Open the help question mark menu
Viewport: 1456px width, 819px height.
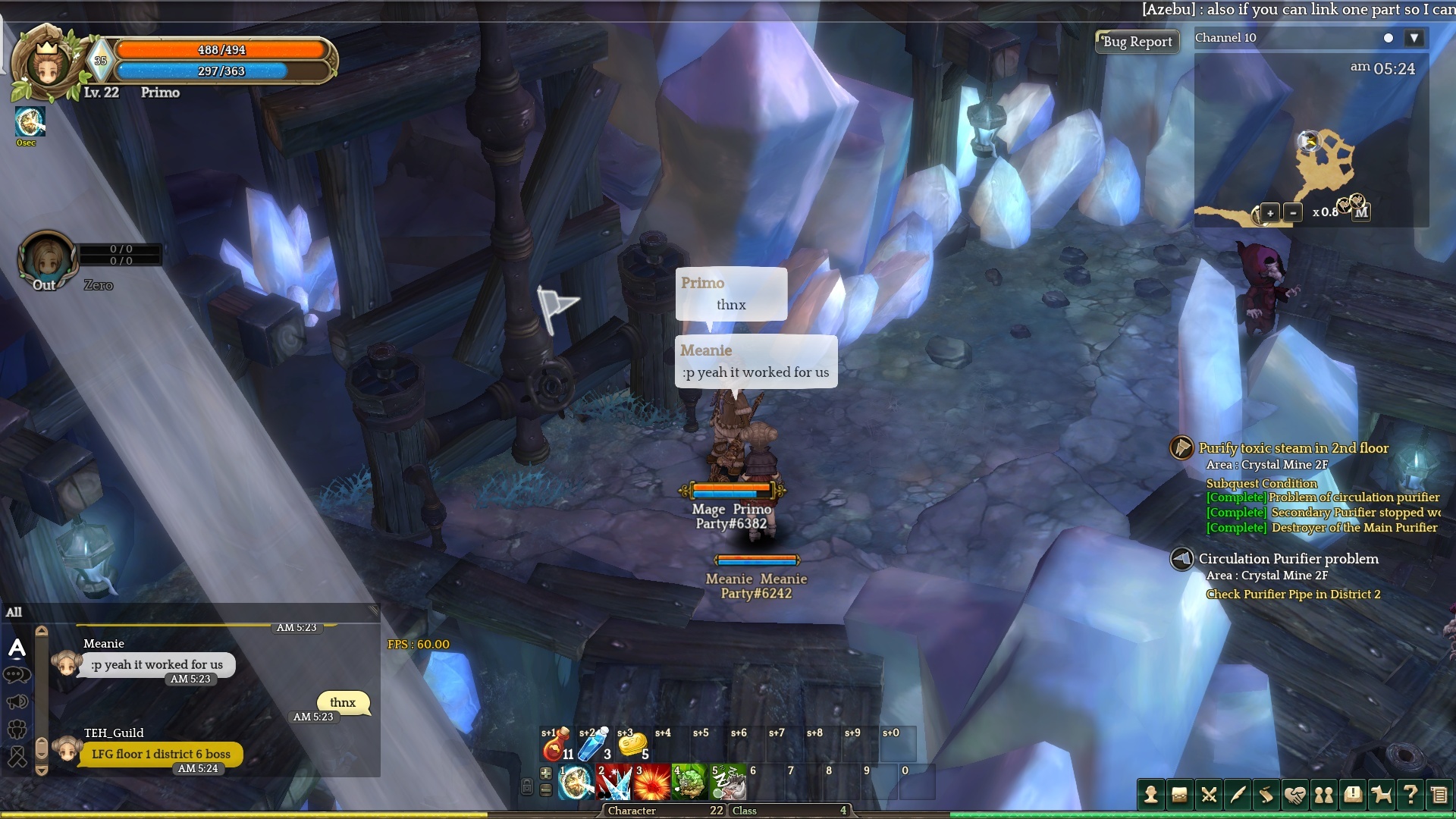1410,794
